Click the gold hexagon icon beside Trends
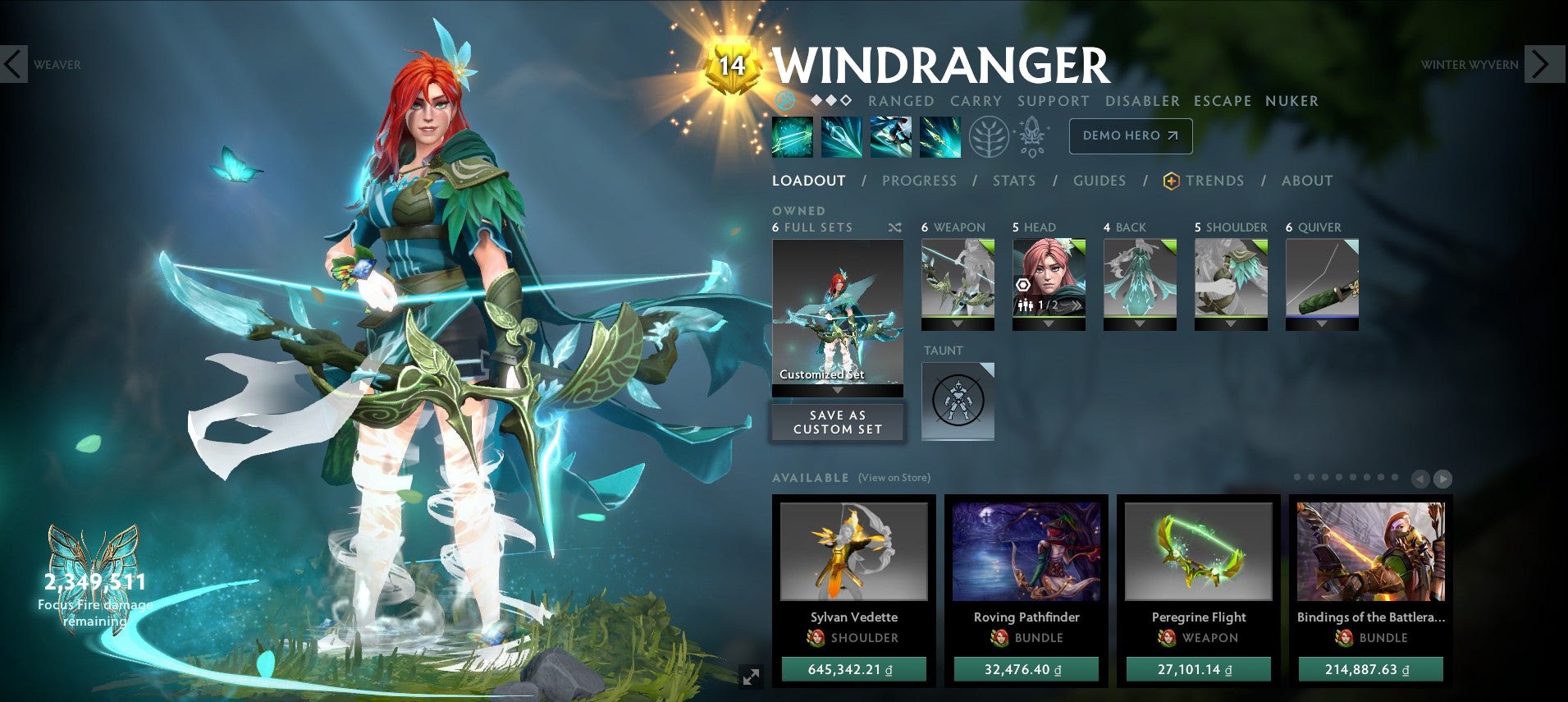The image size is (1568, 702). [1171, 181]
